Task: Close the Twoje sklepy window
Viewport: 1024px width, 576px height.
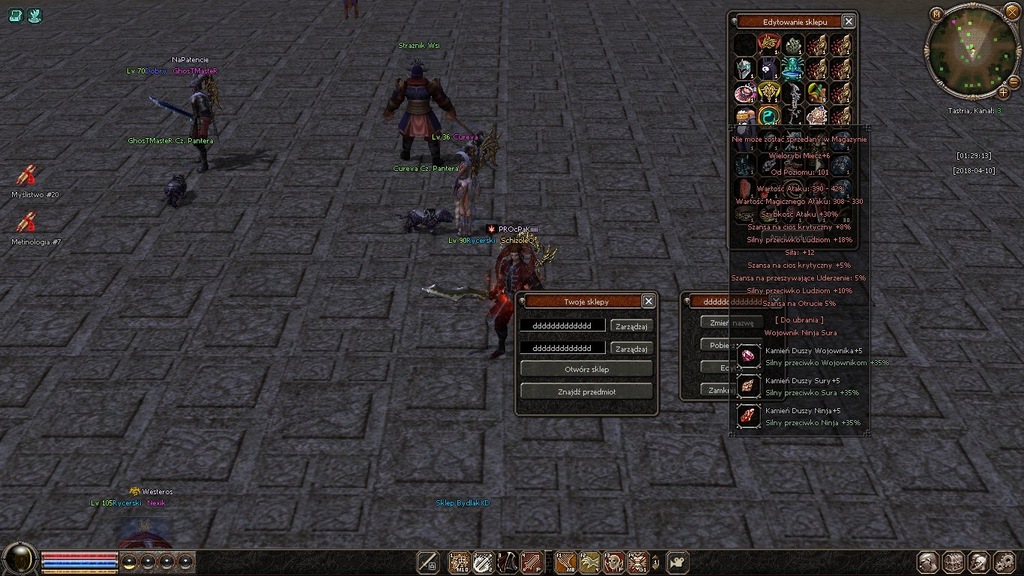Action: (648, 301)
